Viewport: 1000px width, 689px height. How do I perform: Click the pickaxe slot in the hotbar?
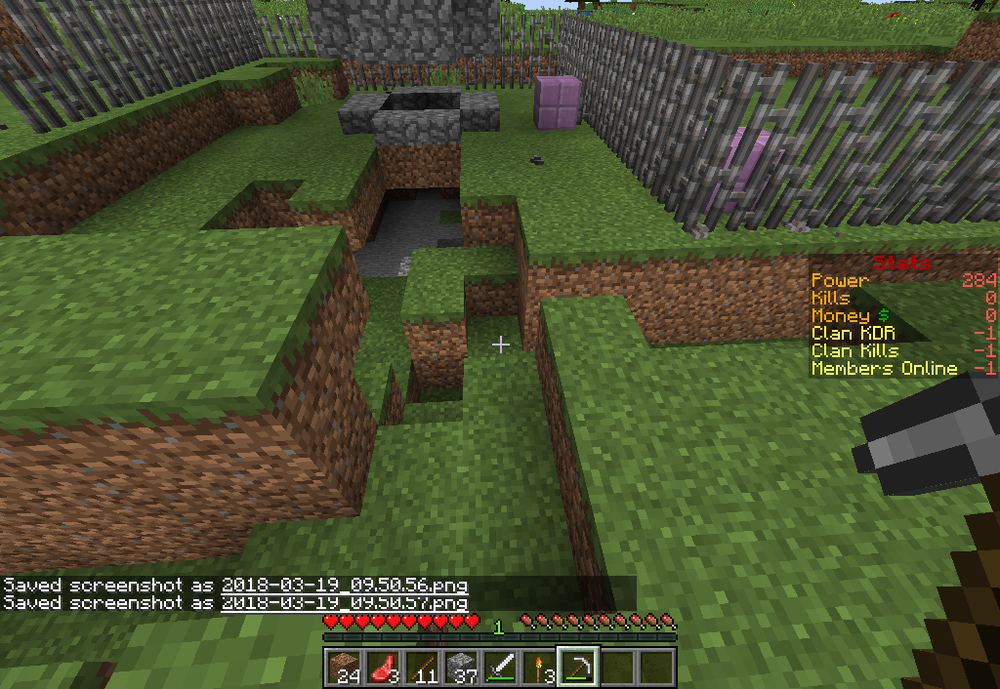click(x=578, y=666)
